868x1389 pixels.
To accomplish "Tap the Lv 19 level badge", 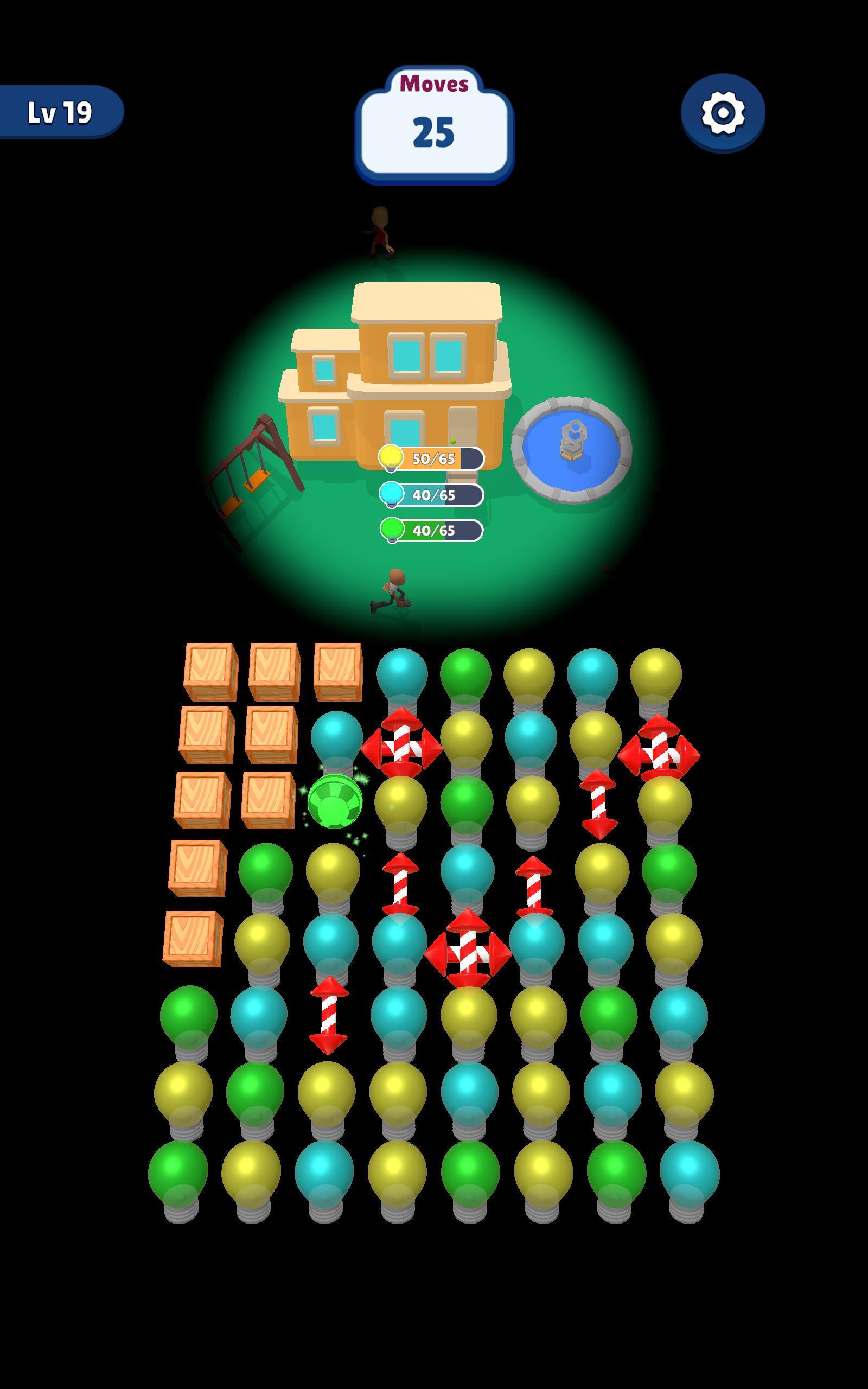I will pyautogui.click(x=60, y=111).
